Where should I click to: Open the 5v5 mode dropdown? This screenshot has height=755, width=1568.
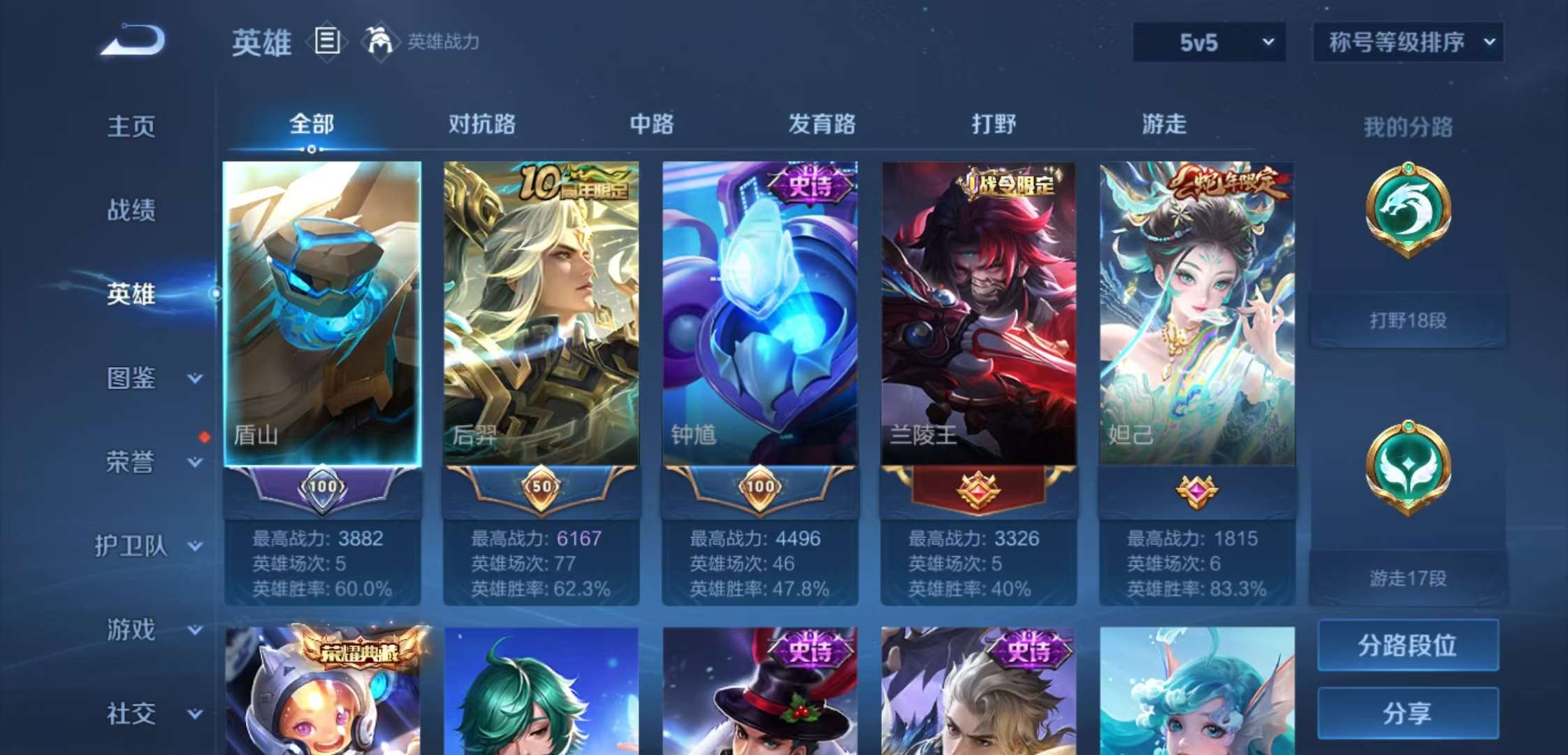(x=1209, y=42)
